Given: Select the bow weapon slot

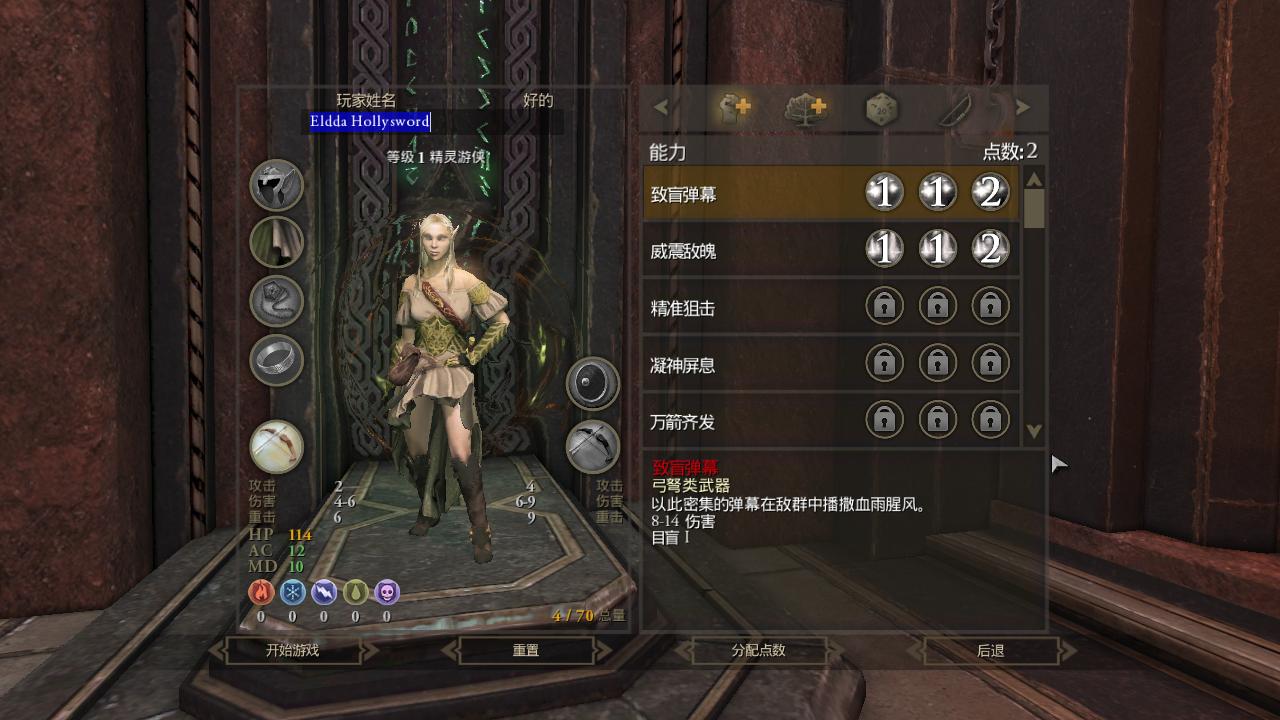Looking at the screenshot, I should 276,446.
